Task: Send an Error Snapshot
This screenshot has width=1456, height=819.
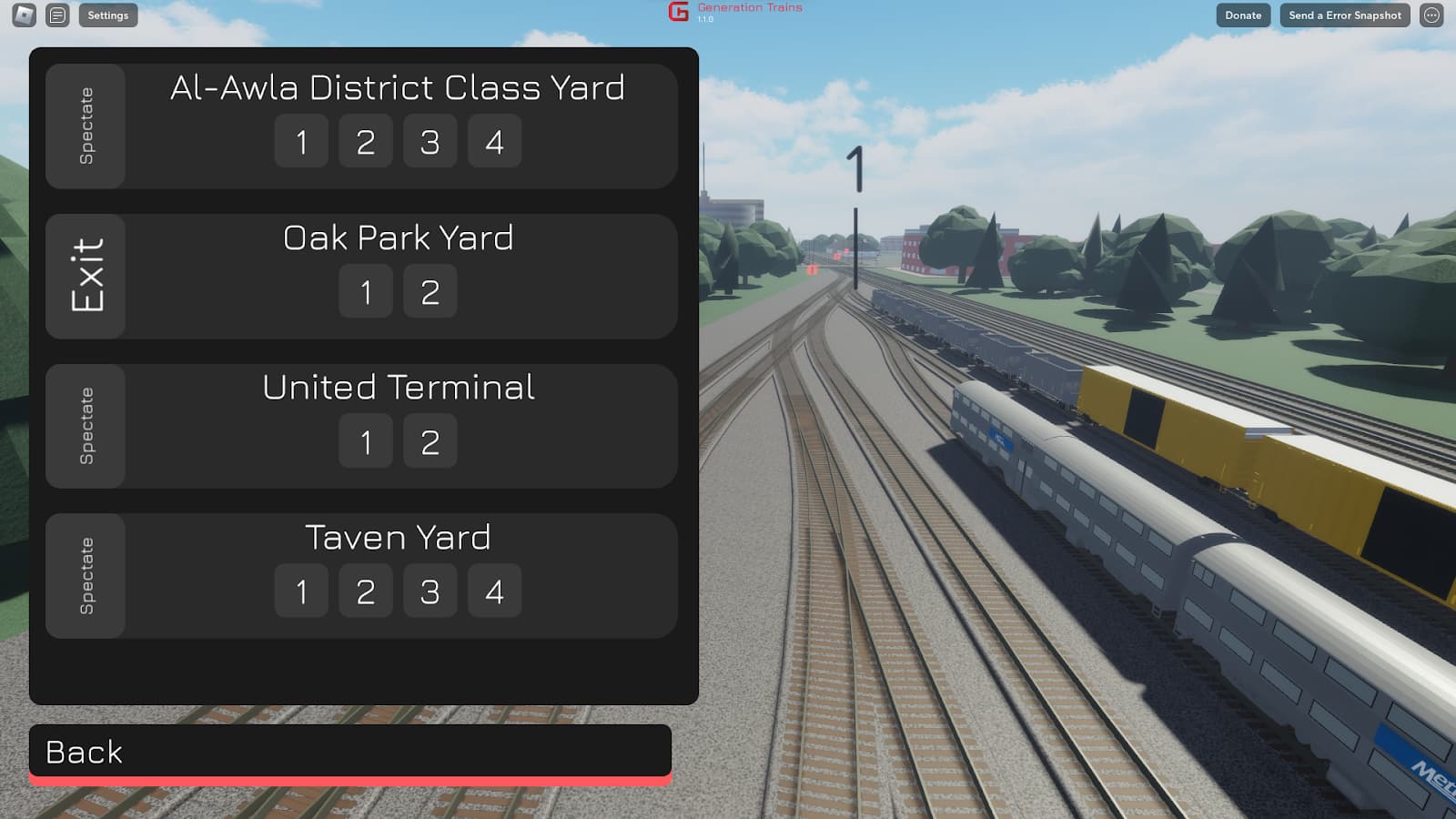Action: point(1345,15)
